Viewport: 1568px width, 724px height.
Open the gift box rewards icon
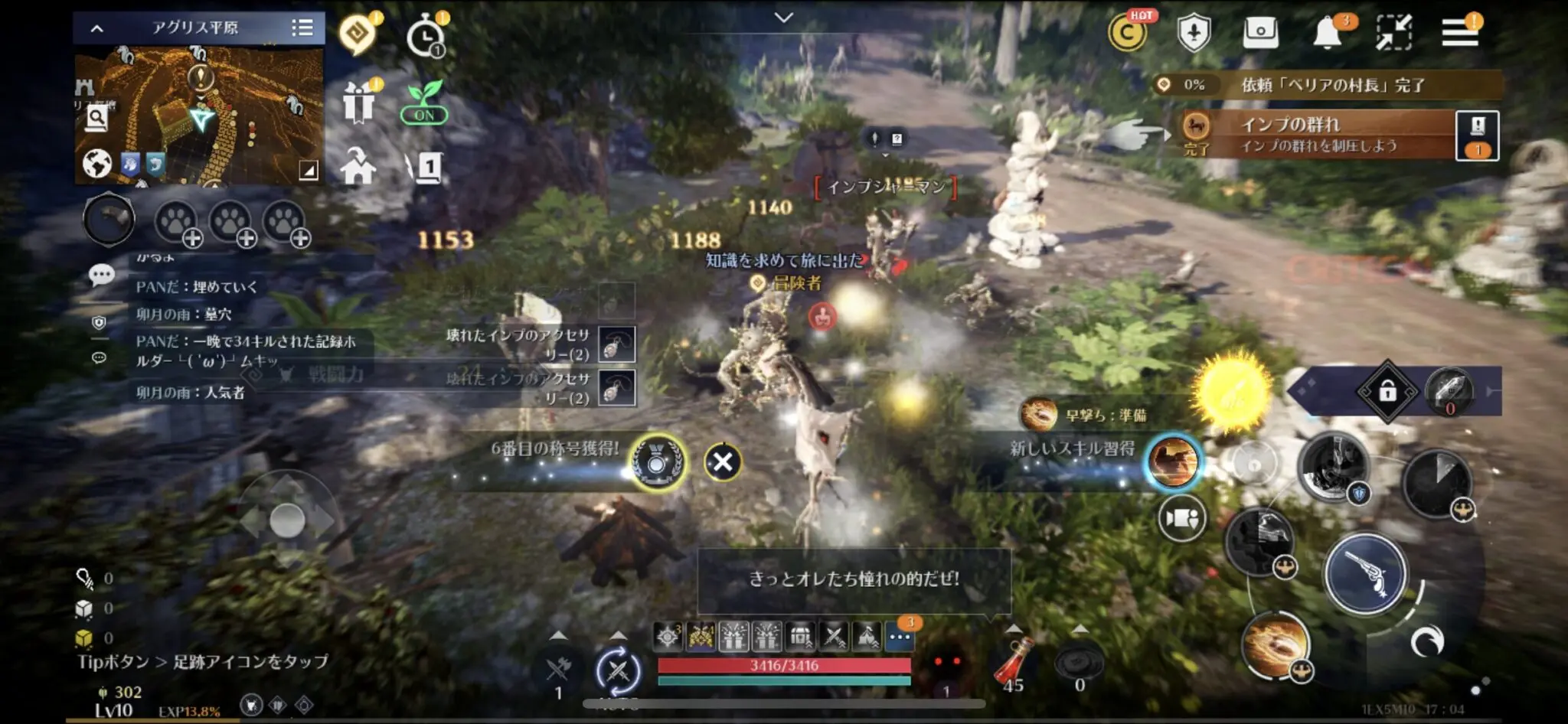pos(358,103)
